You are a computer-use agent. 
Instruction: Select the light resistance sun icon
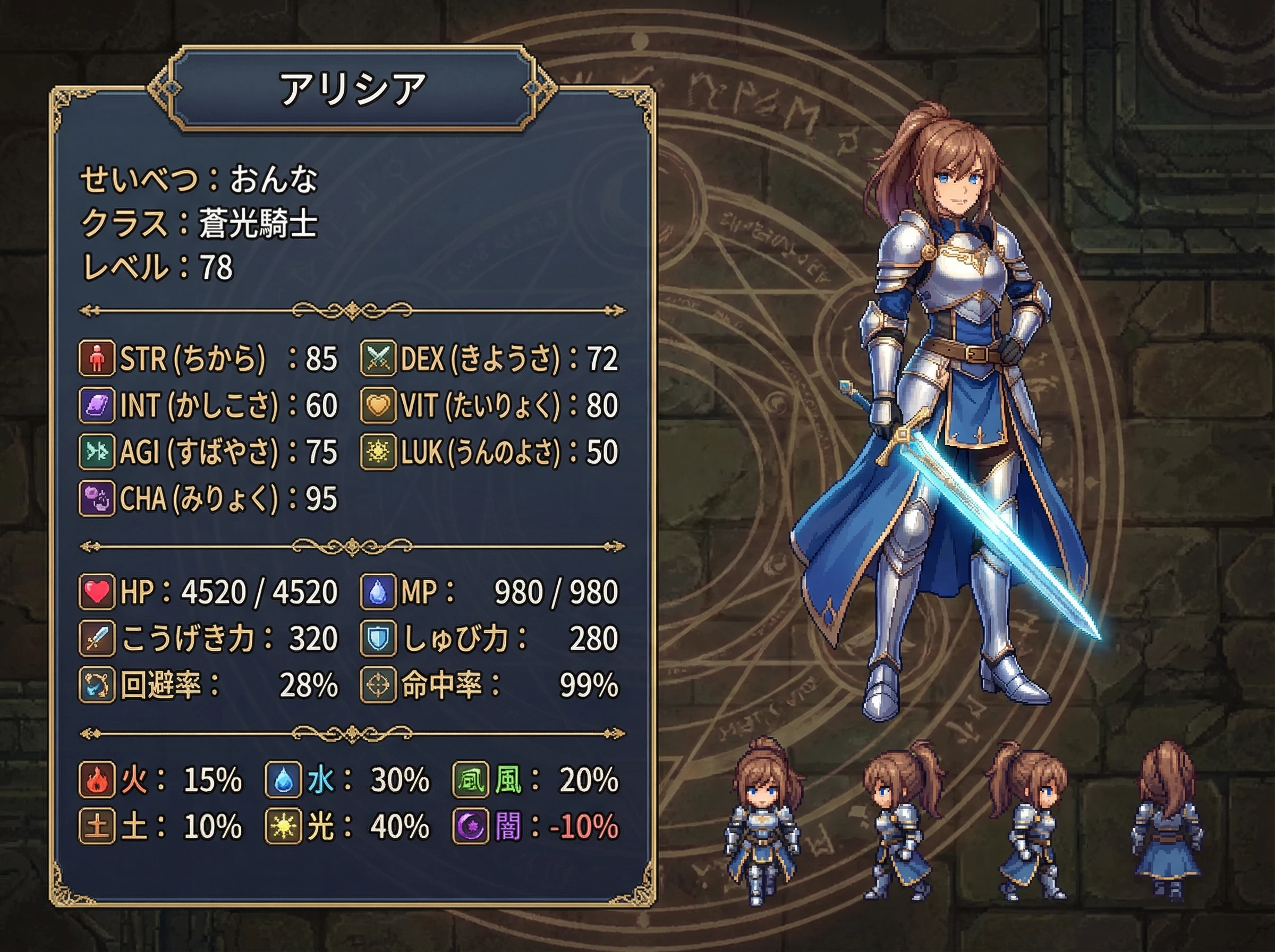click(283, 827)
